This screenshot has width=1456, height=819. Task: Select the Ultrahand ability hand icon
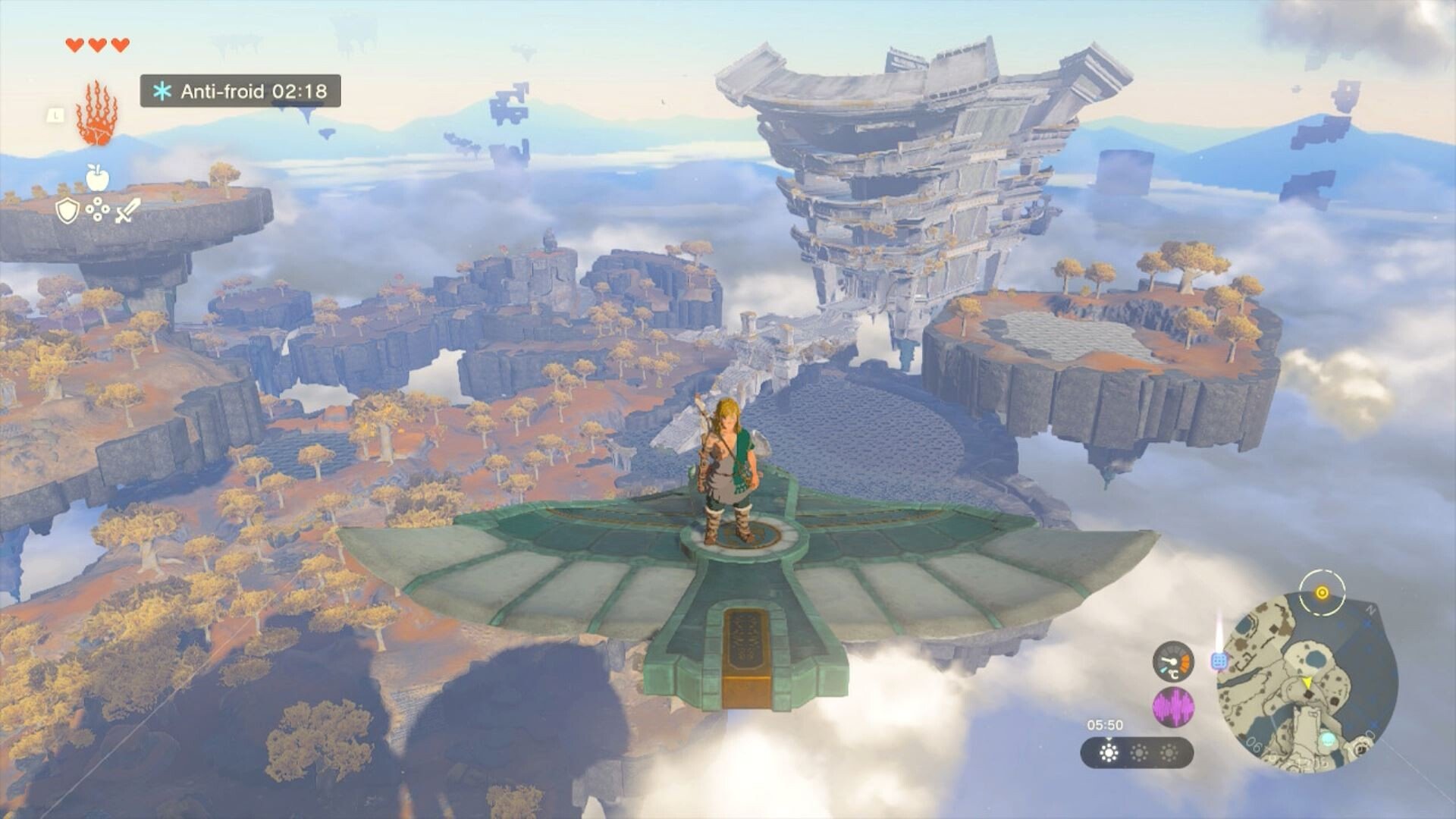coord(97,112)
